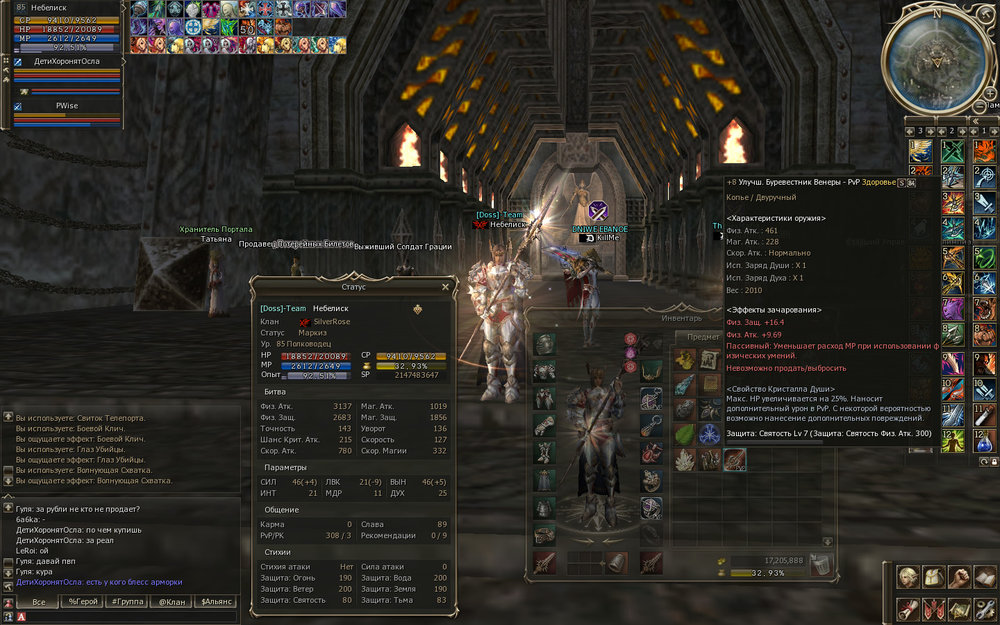Select the green leaf item in inventory
The height and width of the screenshot is (625, 1000).
[x=685, y=435]
